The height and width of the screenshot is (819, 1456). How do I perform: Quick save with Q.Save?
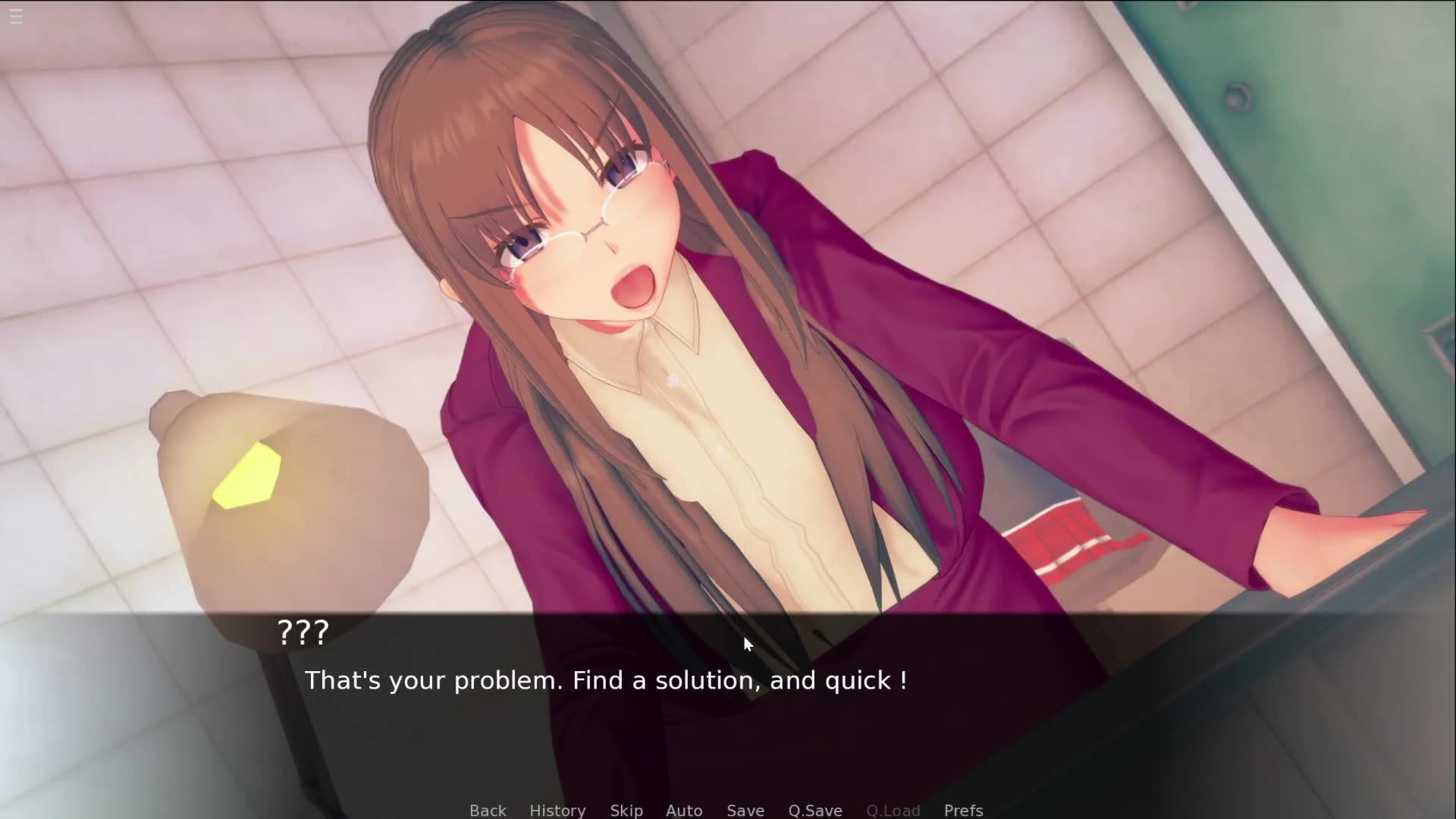tap(815, 810)
